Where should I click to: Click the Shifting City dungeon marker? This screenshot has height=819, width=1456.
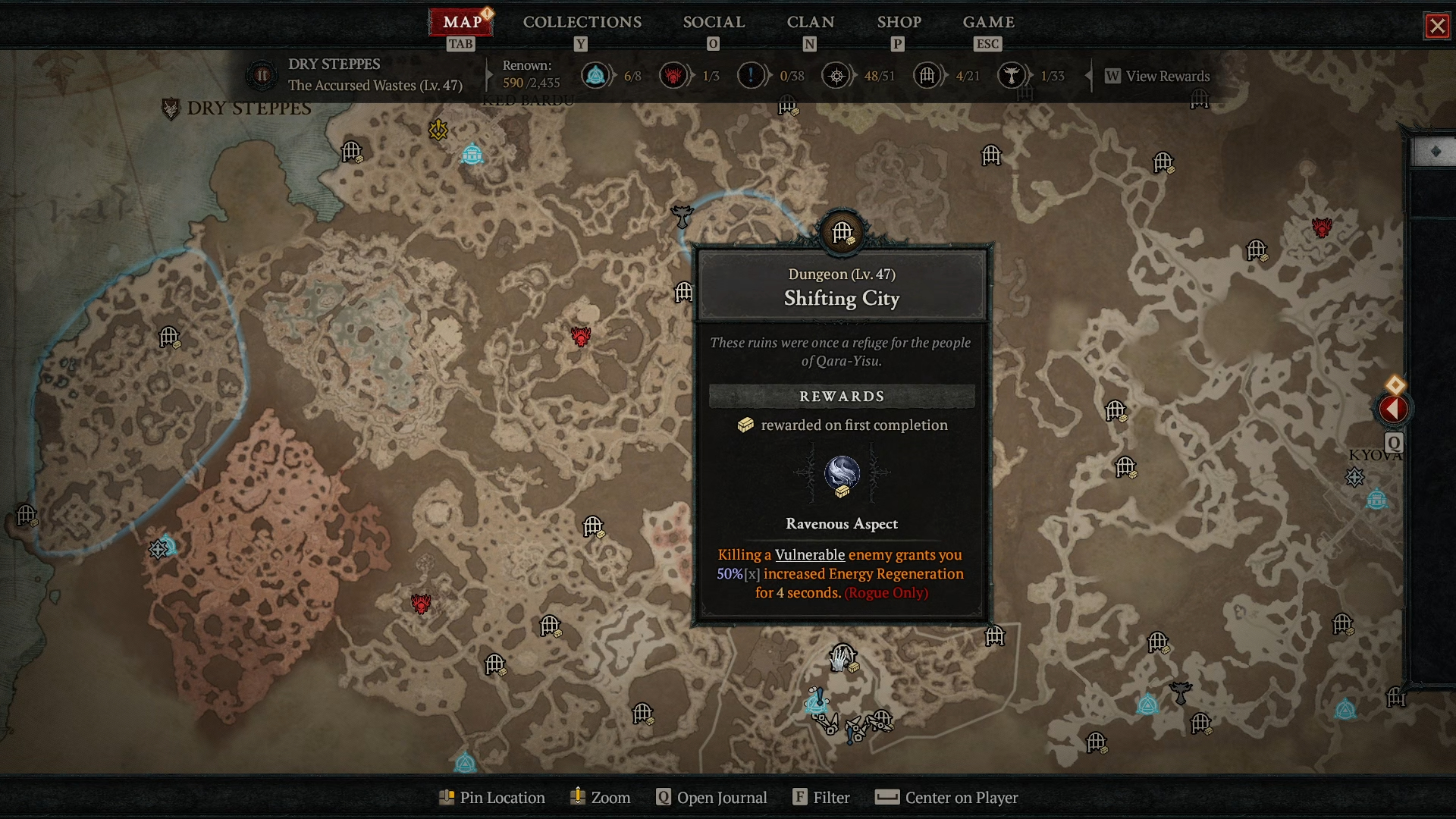tap(842, 231)
